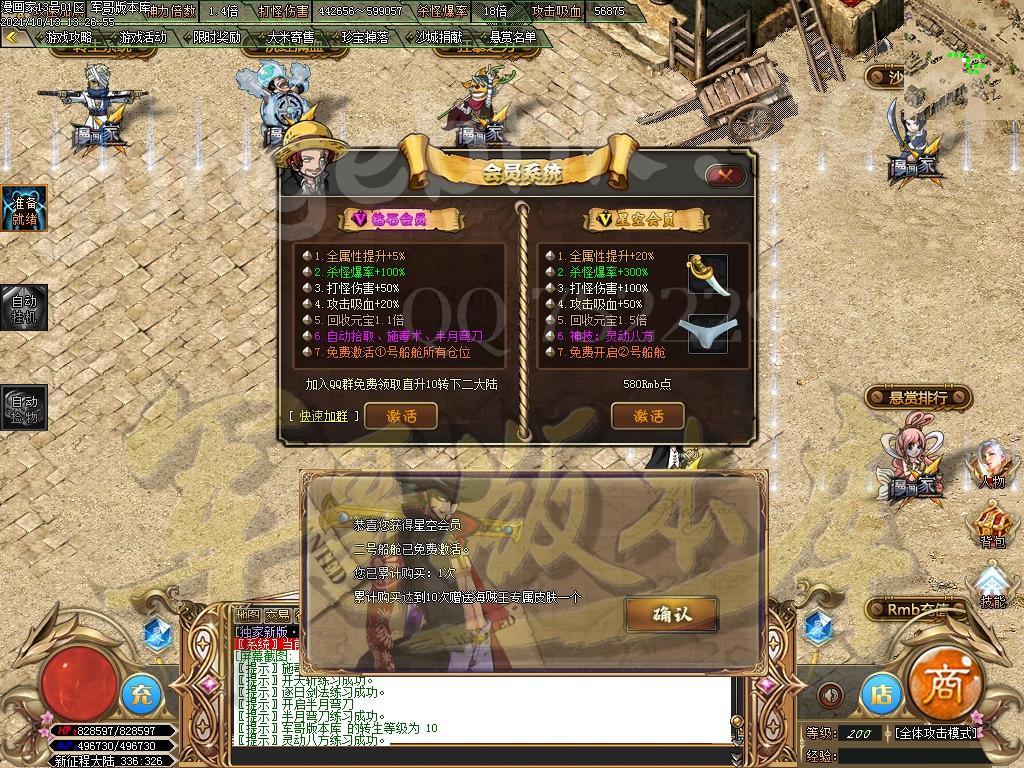Open the 技能 skills panel
The image size is (1024, 768).
tap(991, 585)
